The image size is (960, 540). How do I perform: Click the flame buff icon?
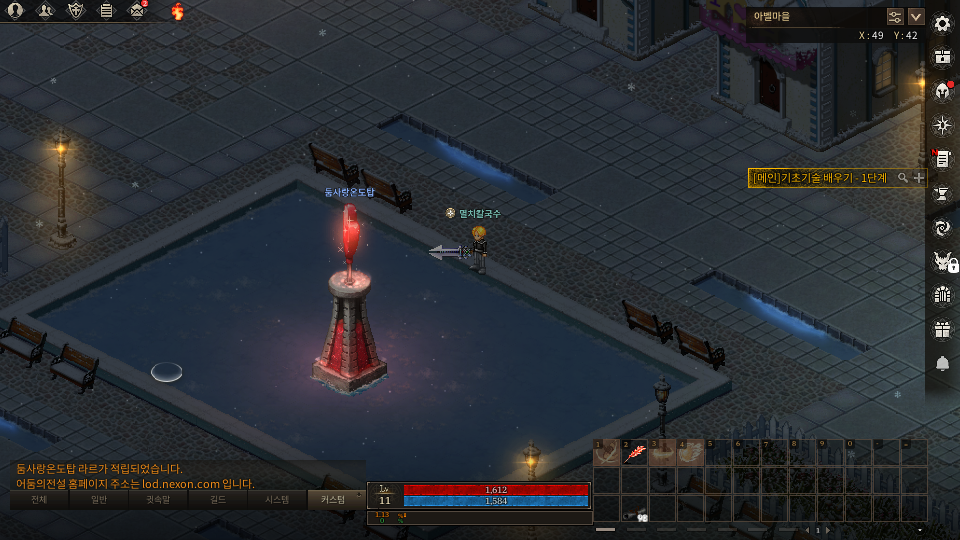point(178,11)
